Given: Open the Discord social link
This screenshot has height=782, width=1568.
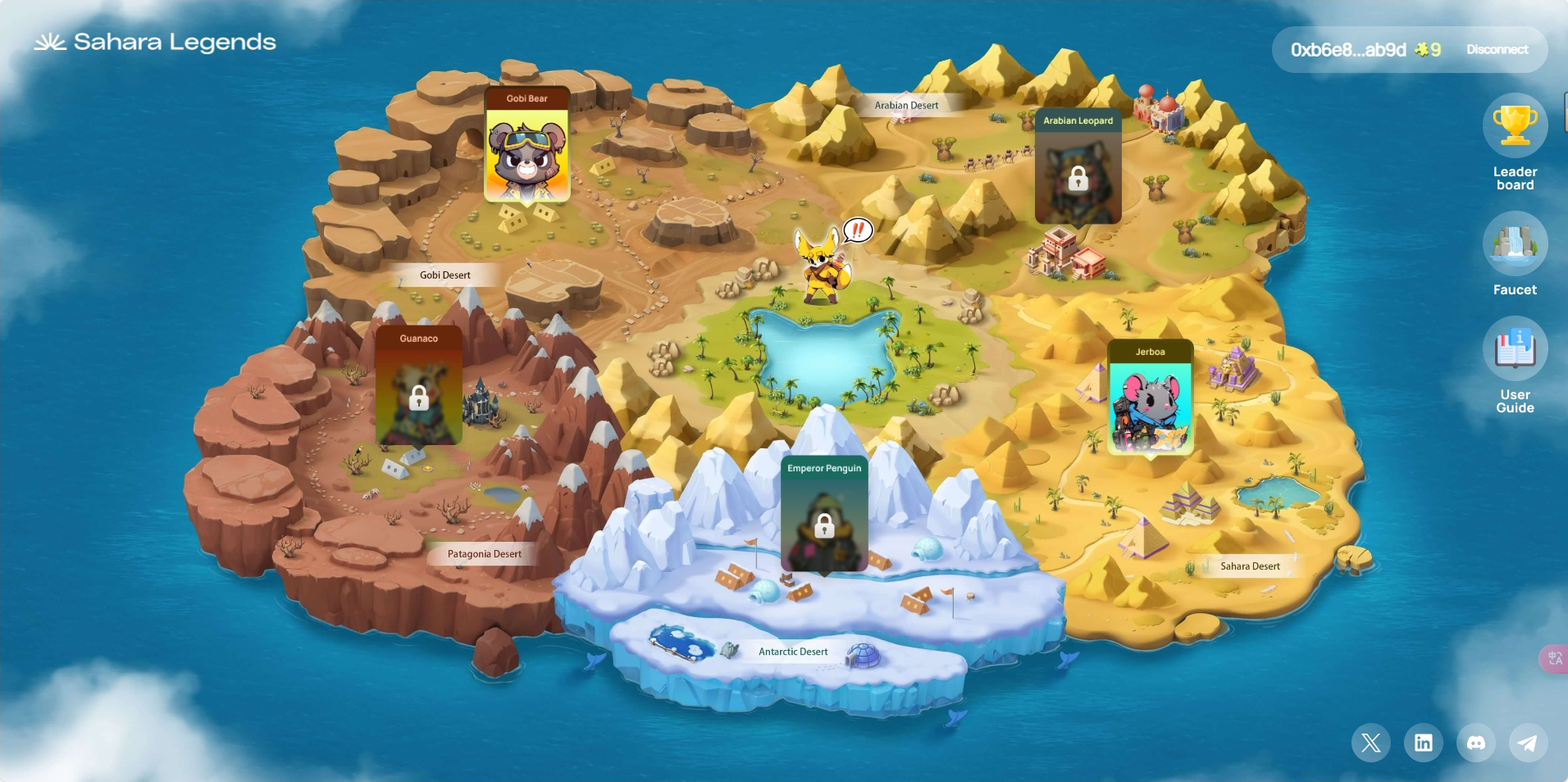Looking at the screenshot, I should (1475, 743).
